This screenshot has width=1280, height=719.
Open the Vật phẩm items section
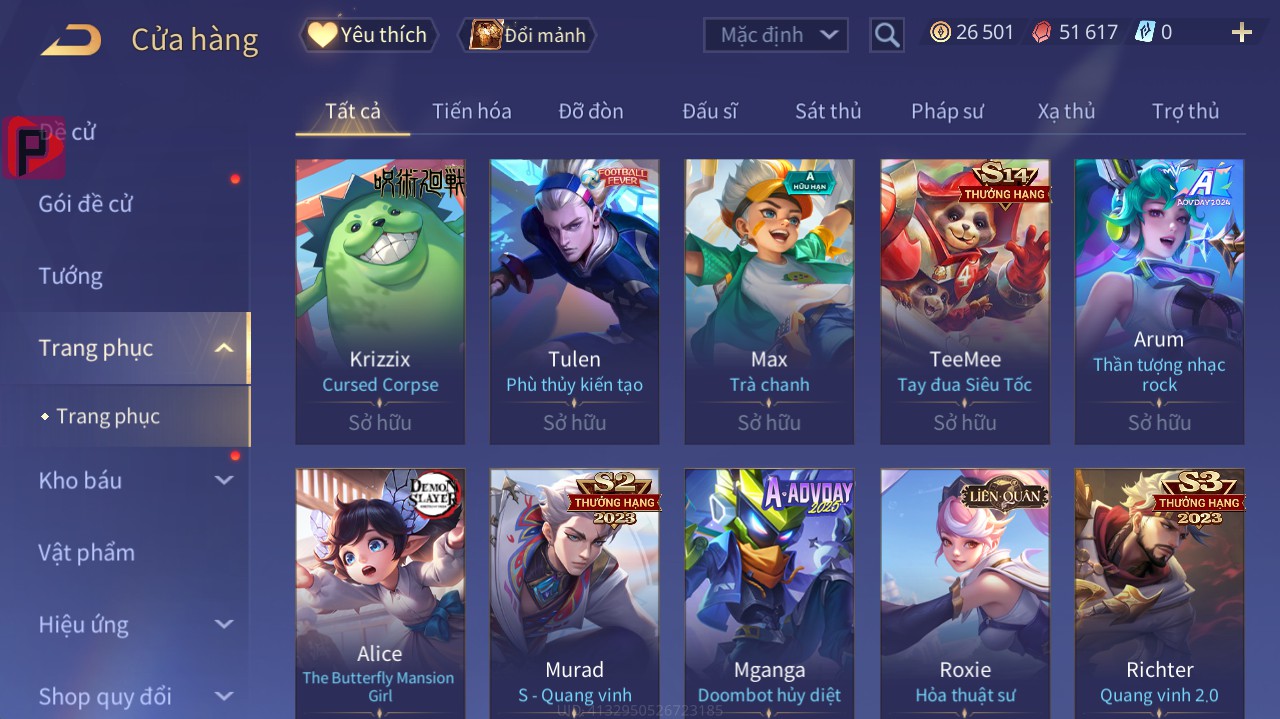[86, 552]
